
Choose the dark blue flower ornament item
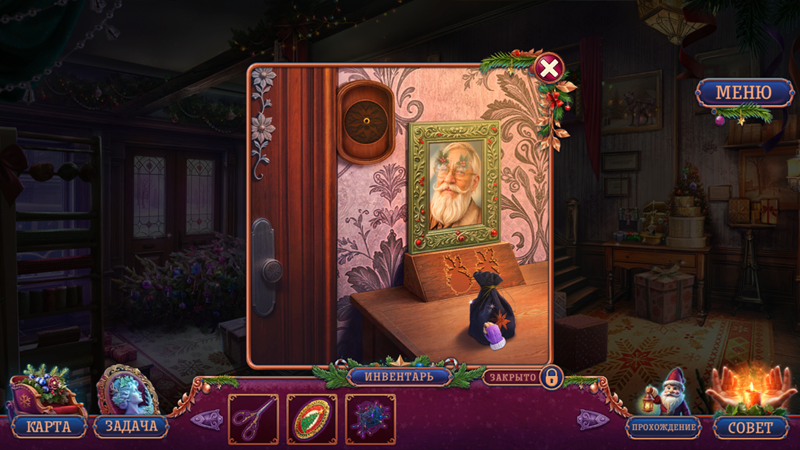point(370,418)
